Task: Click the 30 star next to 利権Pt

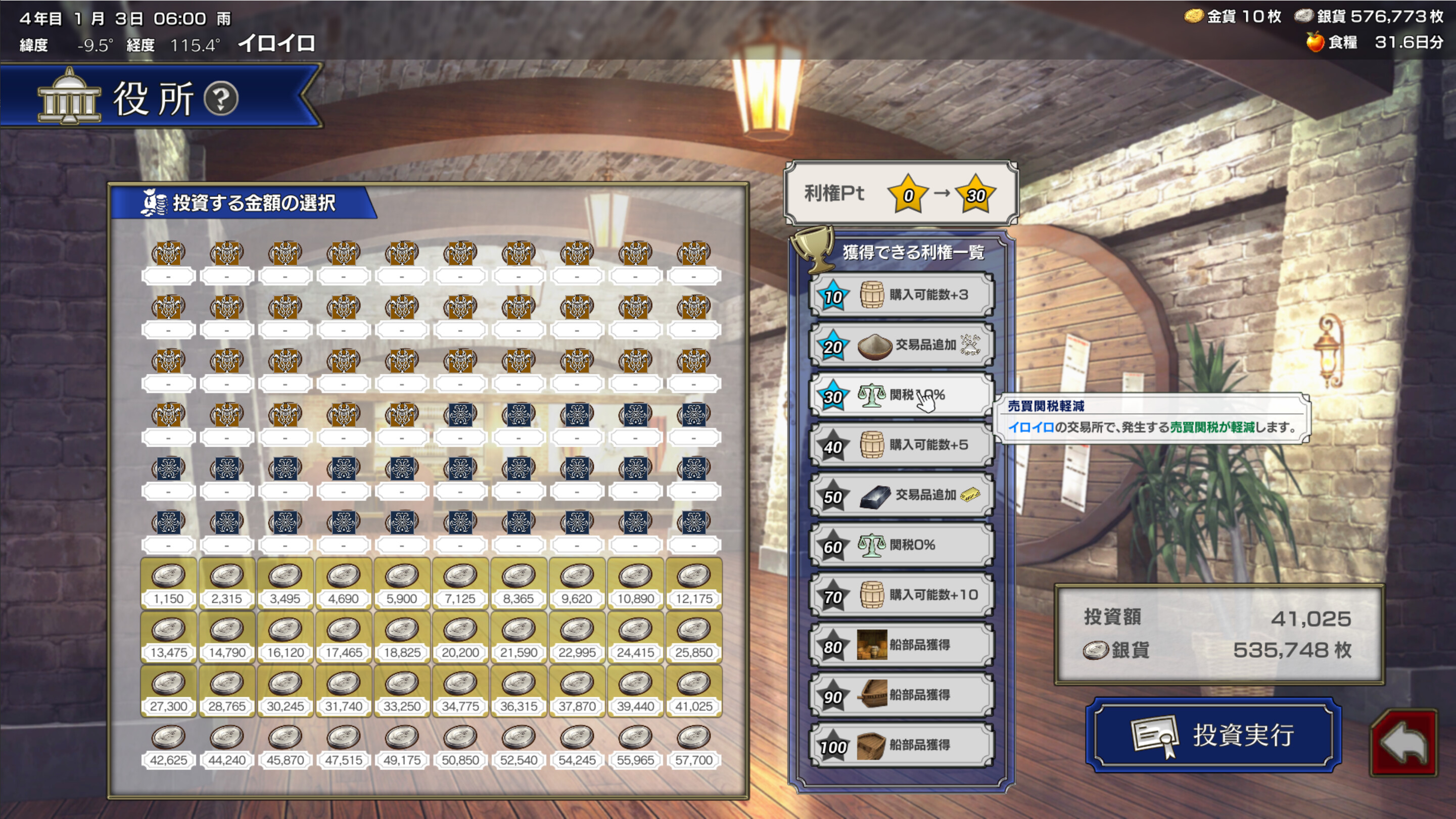Action: pos(977,195)
